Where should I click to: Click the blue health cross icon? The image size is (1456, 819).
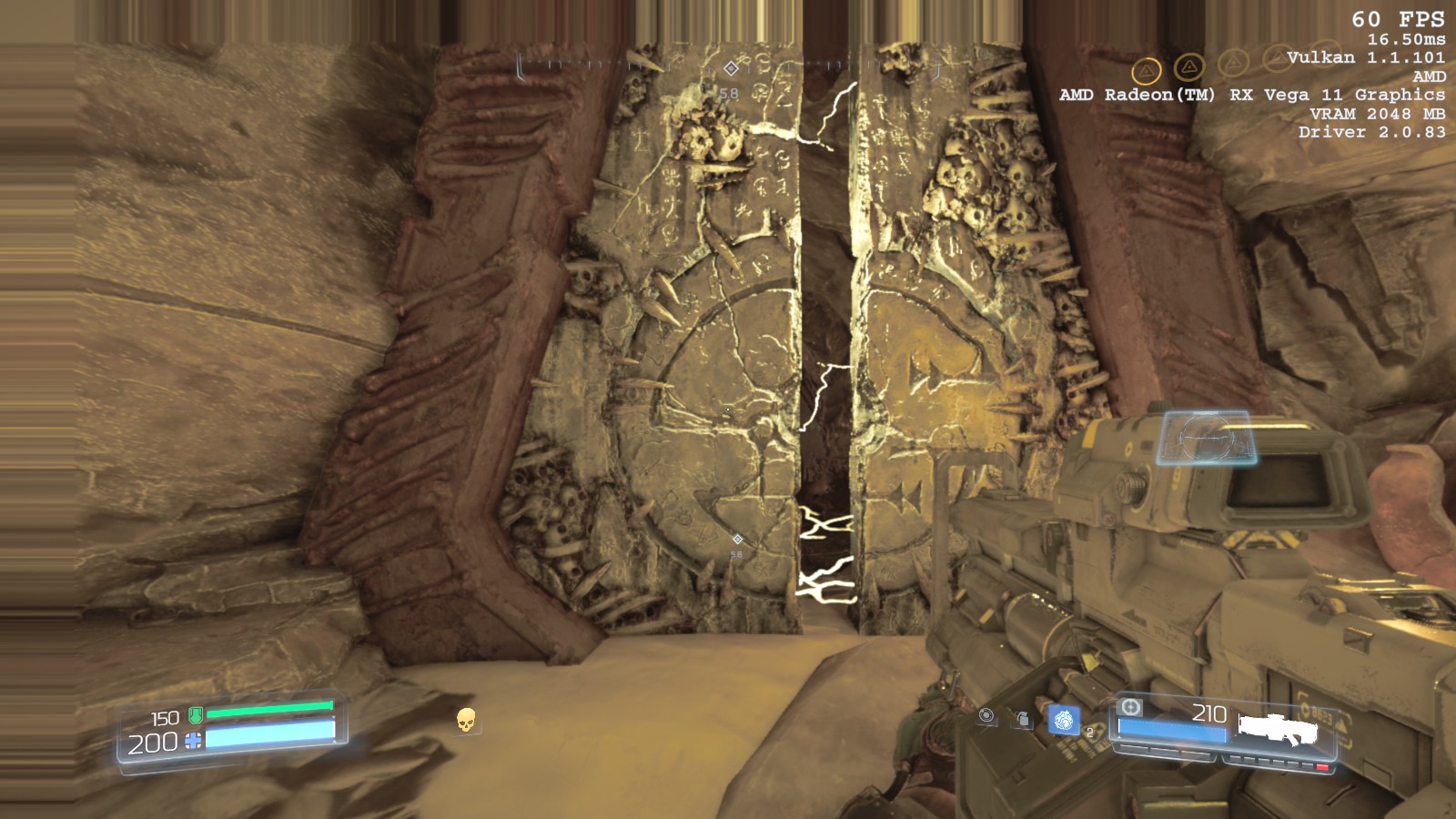193,742
